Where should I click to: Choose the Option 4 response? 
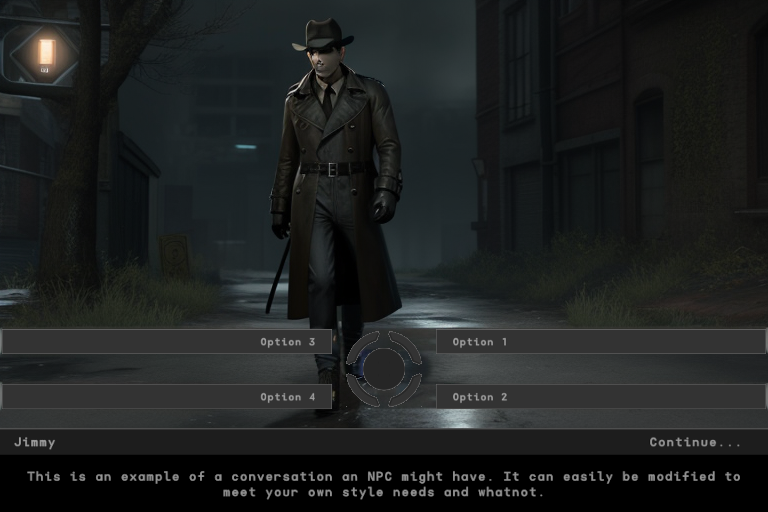pos(167,397)
